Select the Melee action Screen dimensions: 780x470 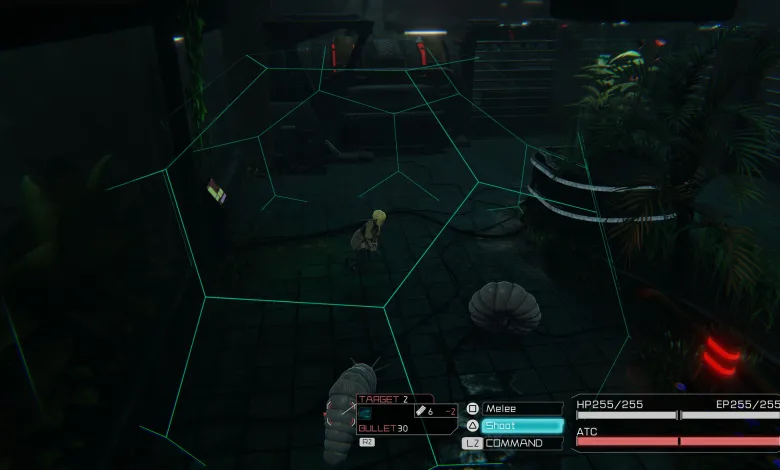[522, 409]
